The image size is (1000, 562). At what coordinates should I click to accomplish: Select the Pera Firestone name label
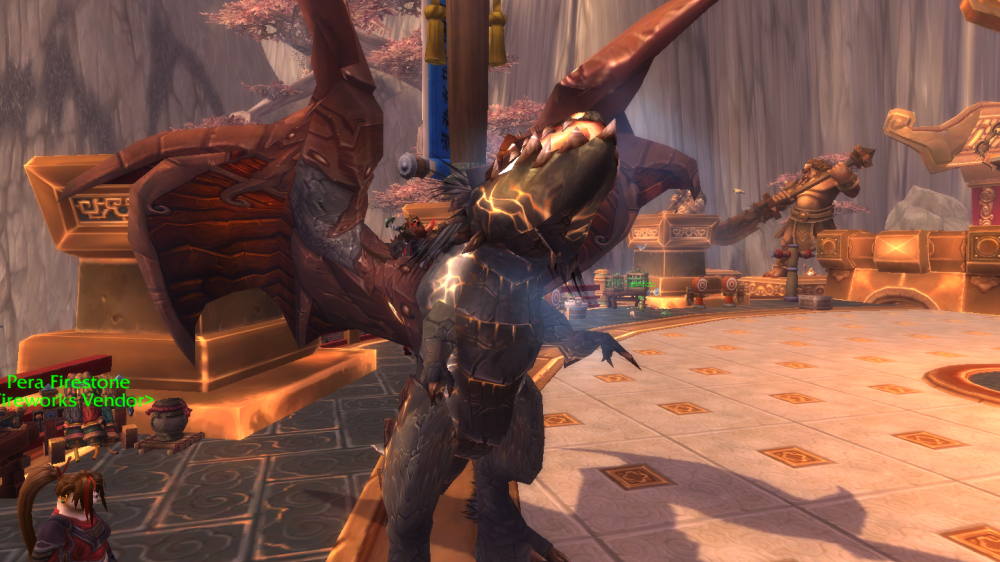pos(67,383)
